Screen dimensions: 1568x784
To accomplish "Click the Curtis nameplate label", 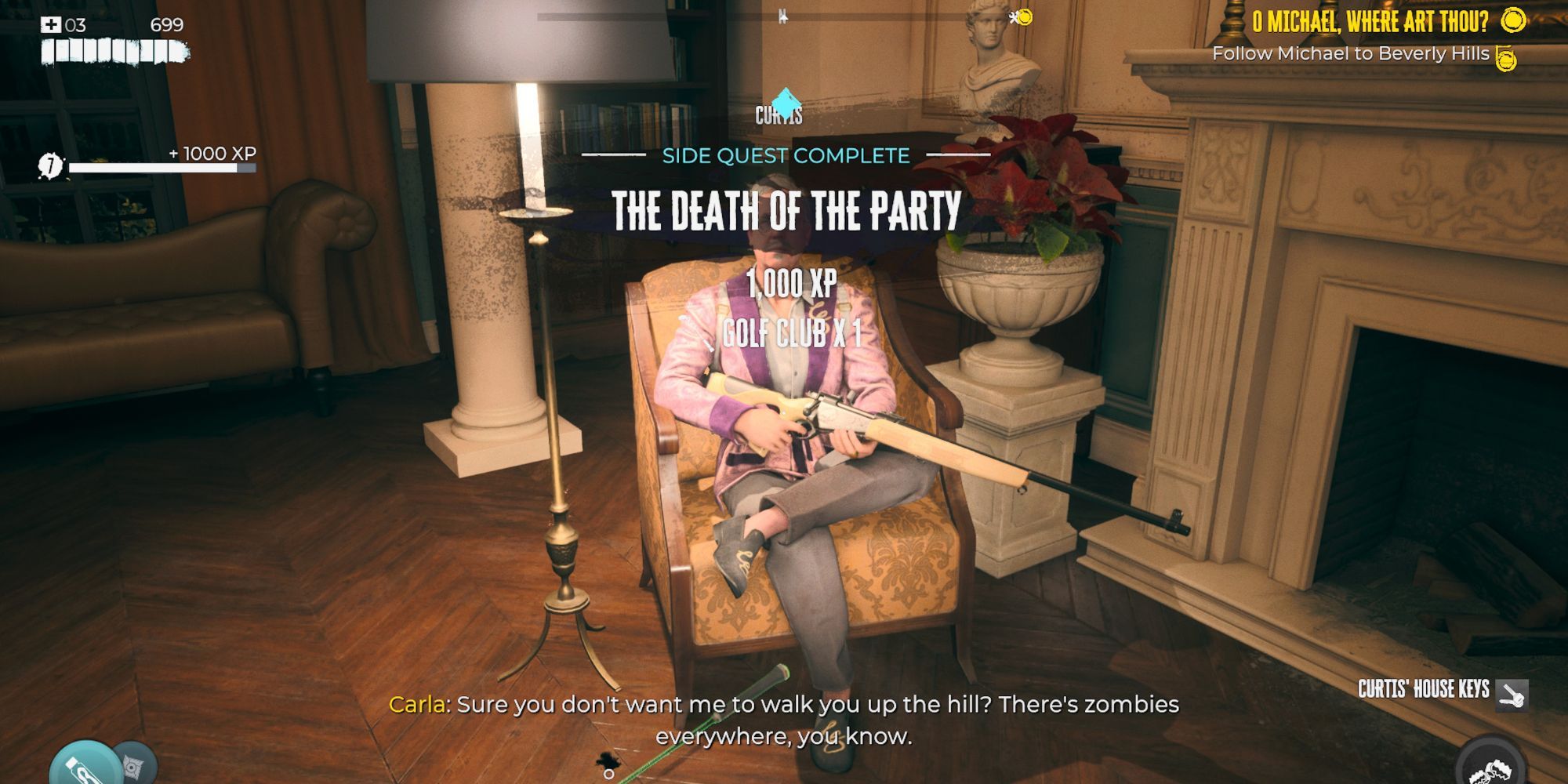I will [779, 115].
